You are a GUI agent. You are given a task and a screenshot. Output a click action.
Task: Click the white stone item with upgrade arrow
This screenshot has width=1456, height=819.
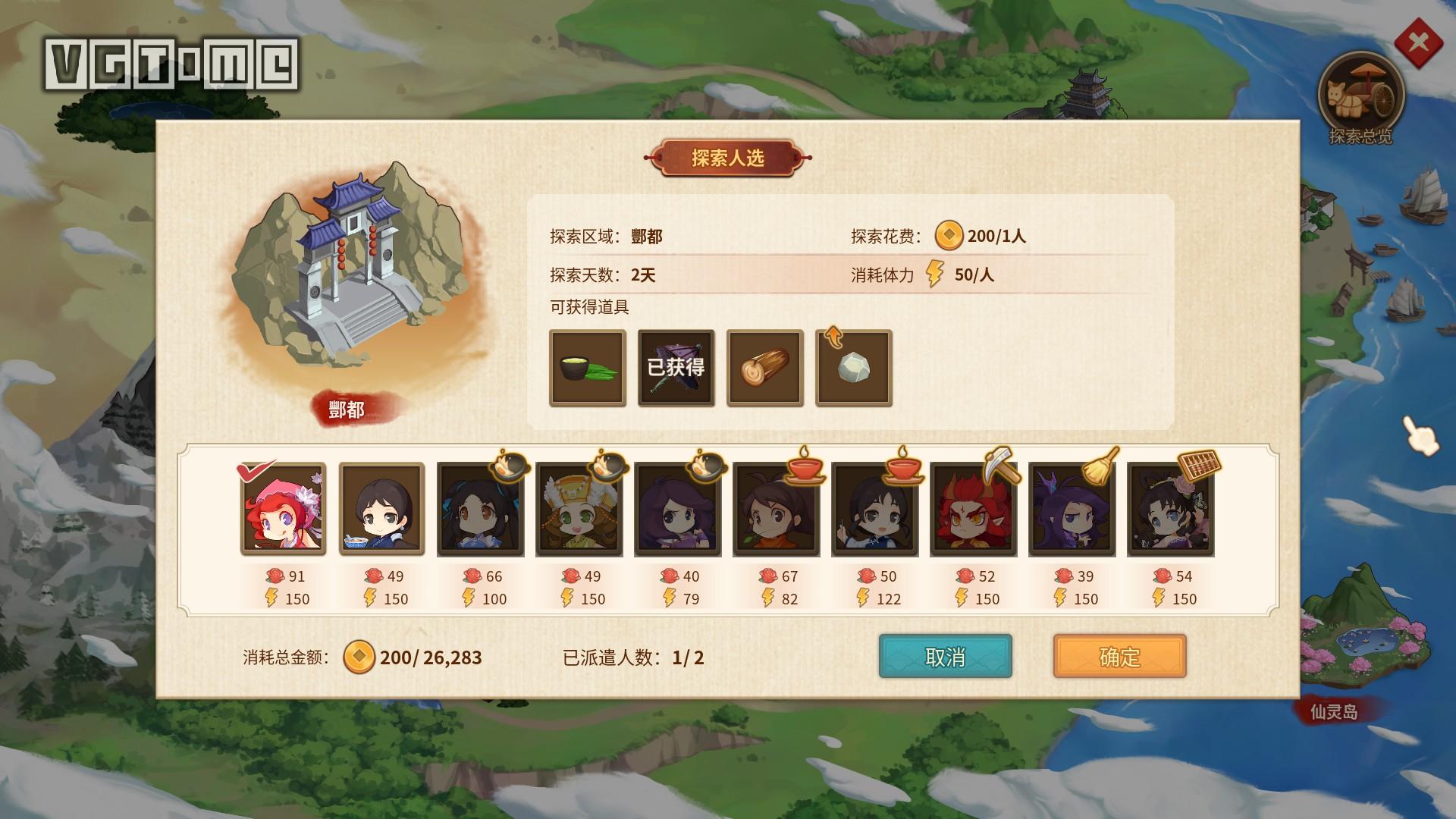coord(852,369)
